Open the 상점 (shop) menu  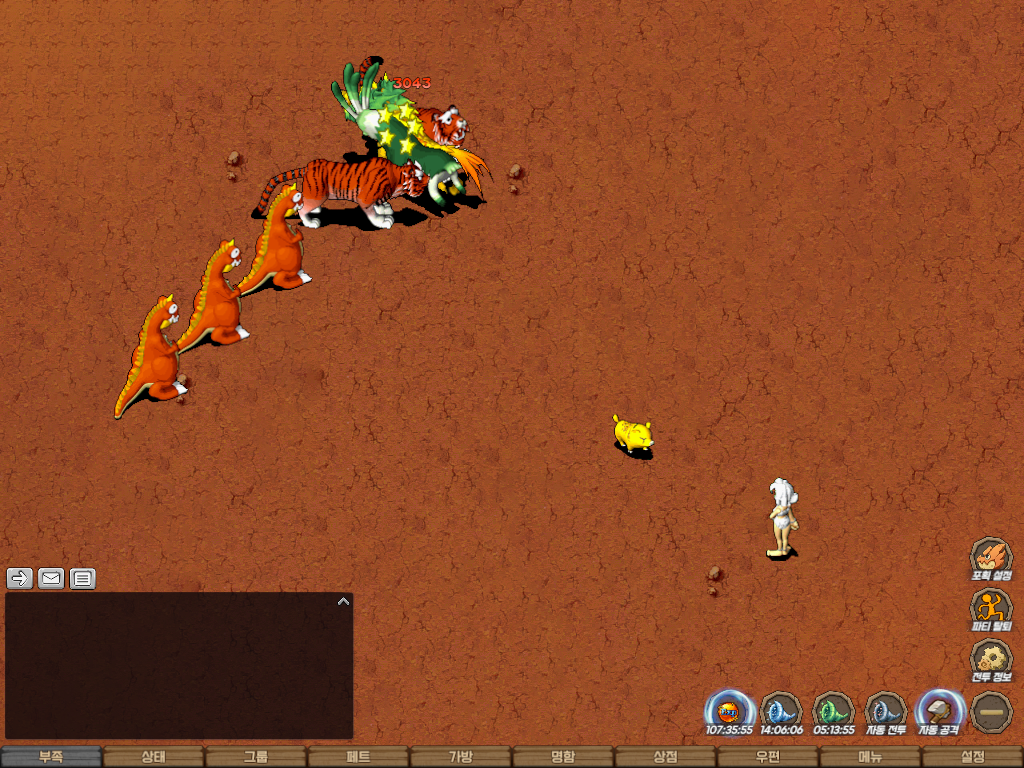[x=665, y=757]
